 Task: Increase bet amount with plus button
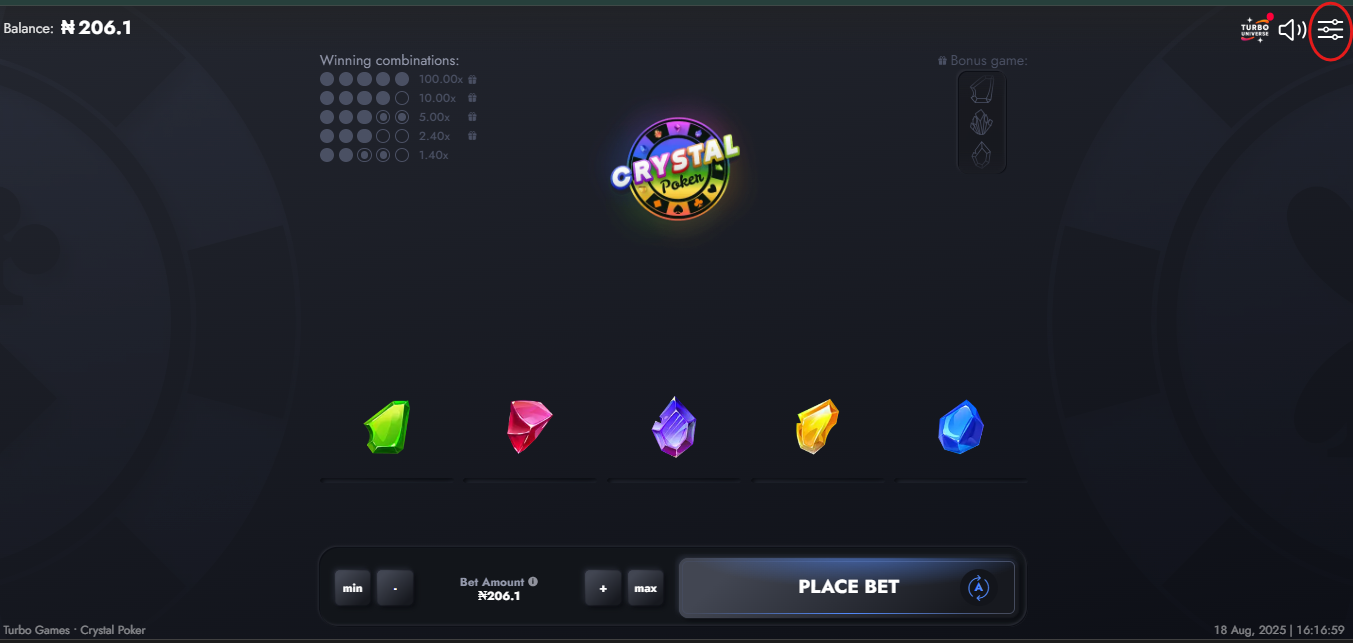603,588
